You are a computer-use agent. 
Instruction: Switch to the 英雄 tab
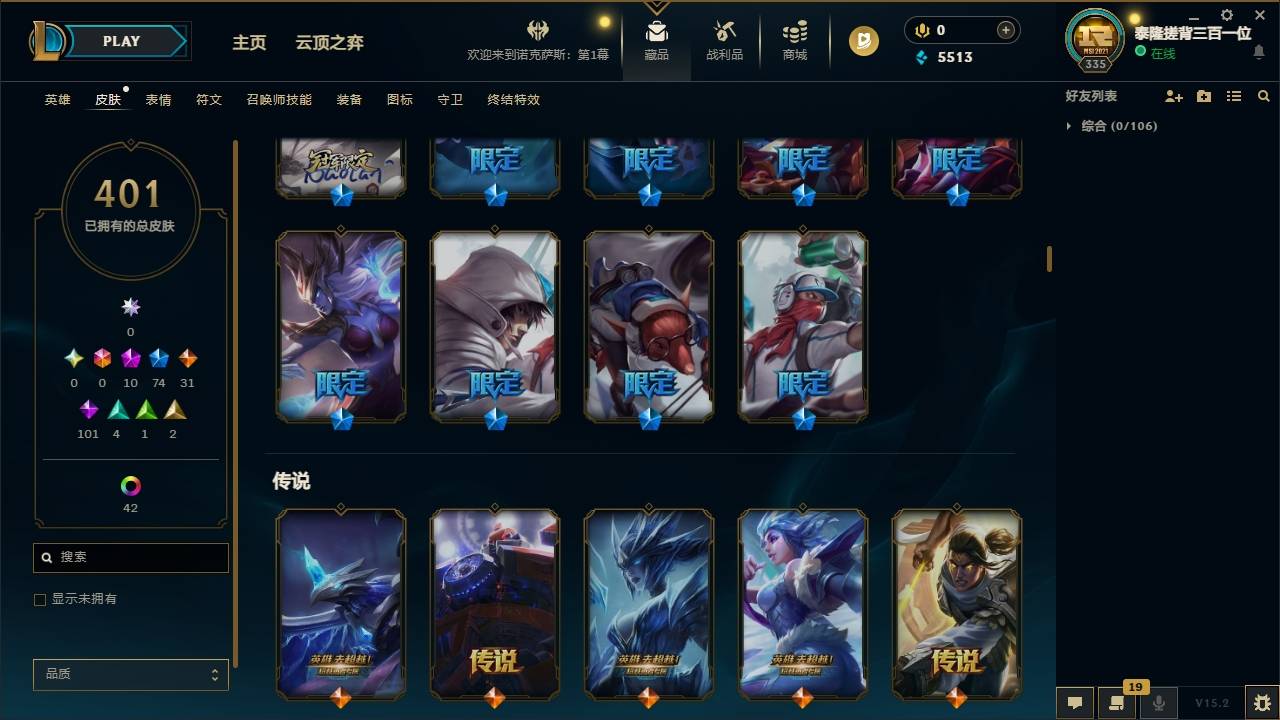(x=57, y=100)
